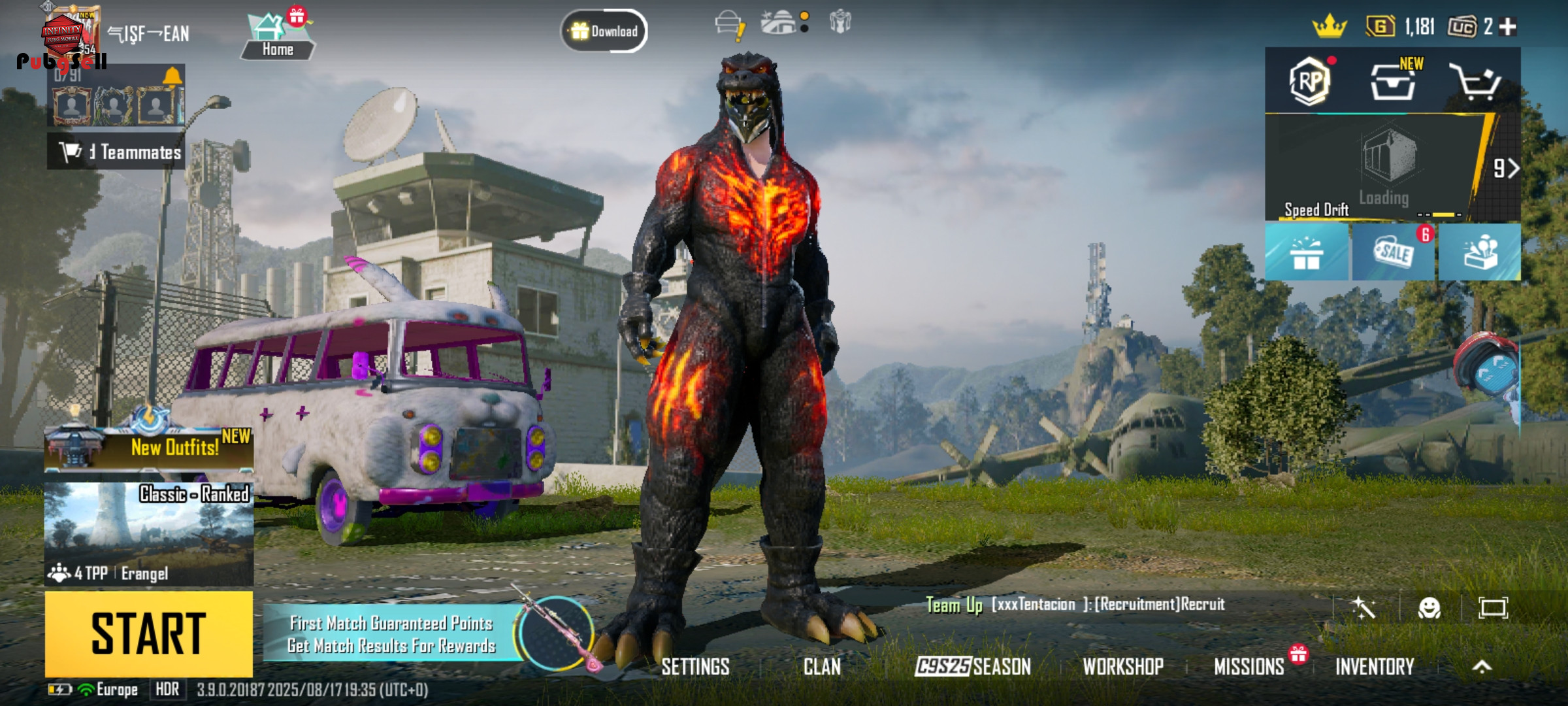Image resolution: width=1568 pixels, height=706 pixels.
Task: Open the Team Up recruitment chat
Action: point(1075,605)
